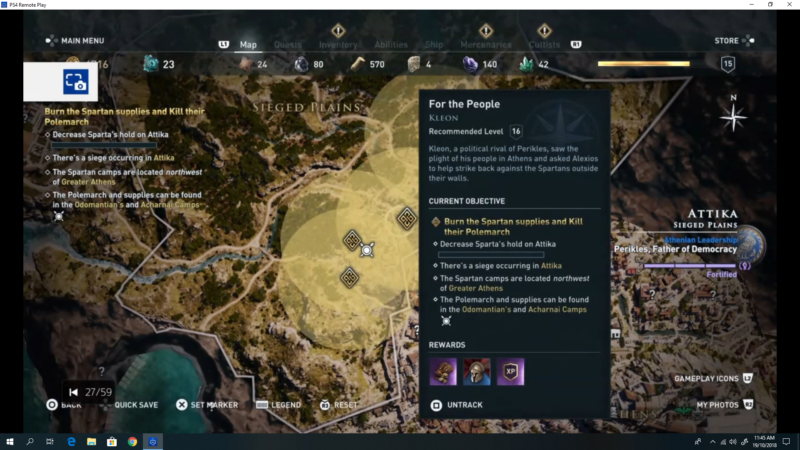
Task: Show the map Legend
Action: 279,405
